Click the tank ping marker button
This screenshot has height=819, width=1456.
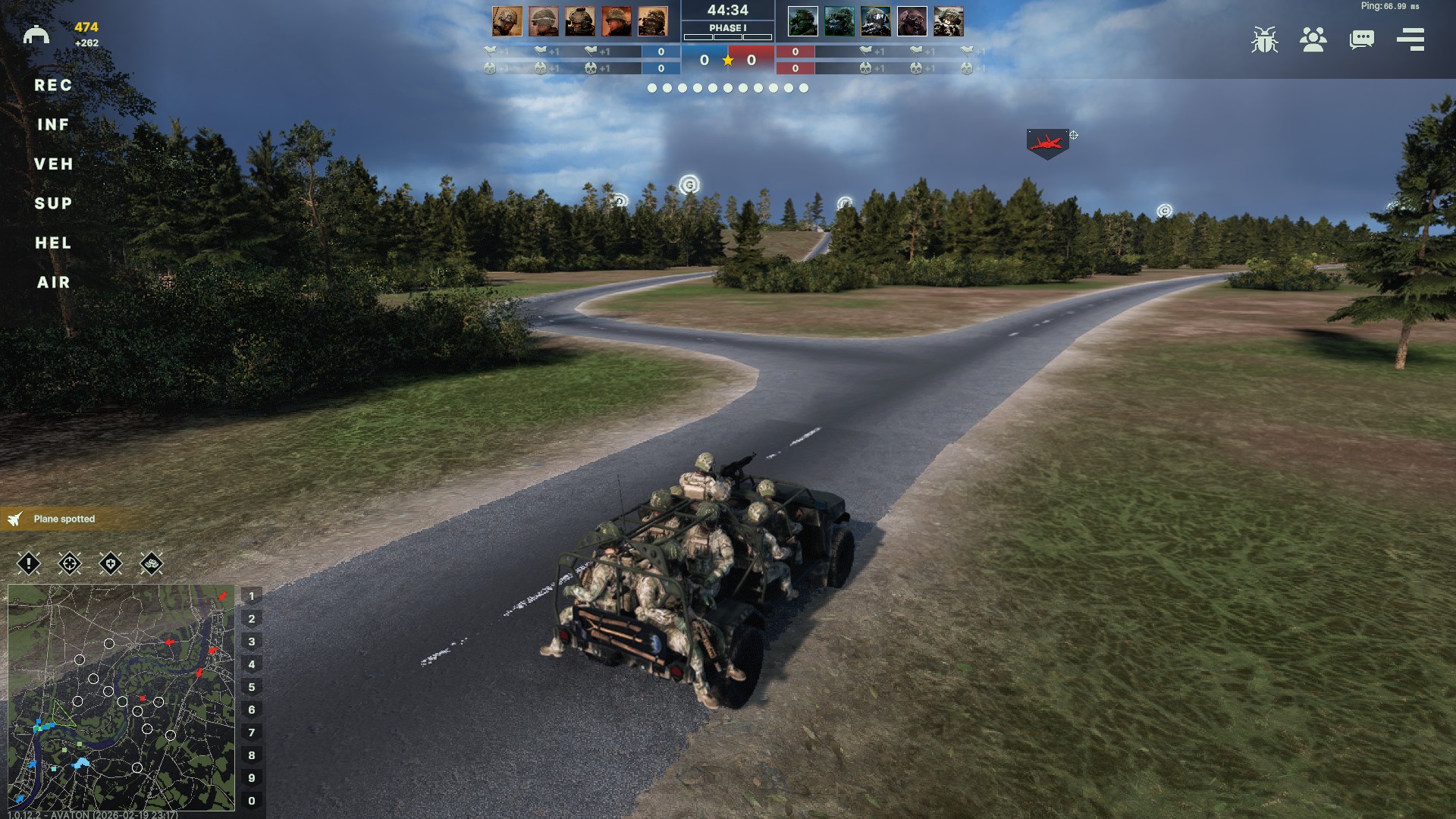click(152, 563)
